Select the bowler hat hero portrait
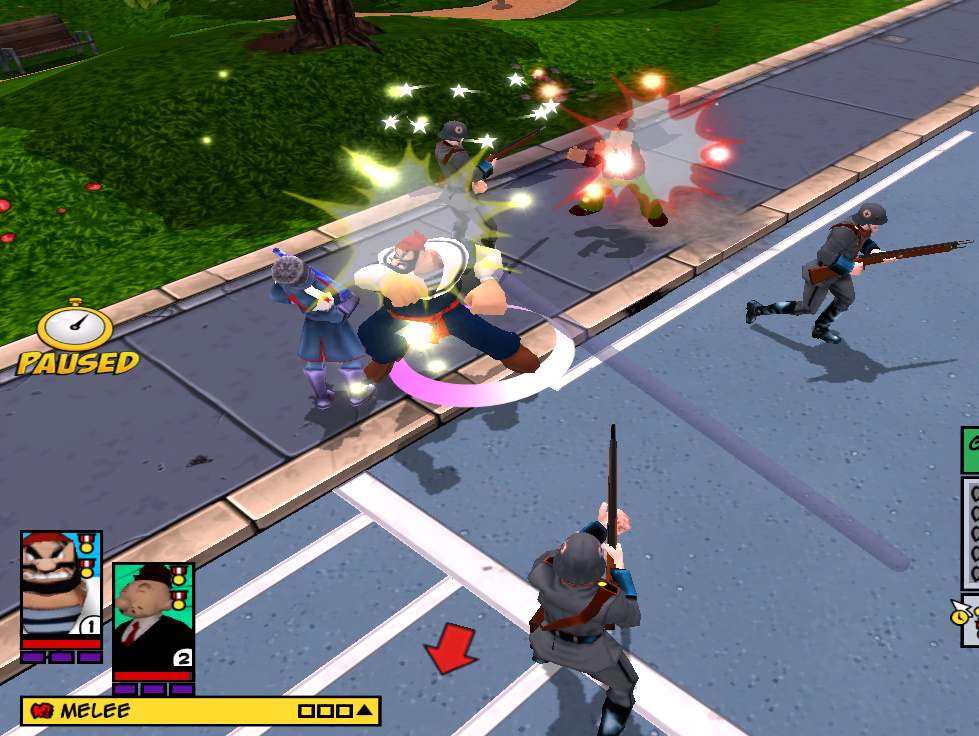 tap(152, 612)
